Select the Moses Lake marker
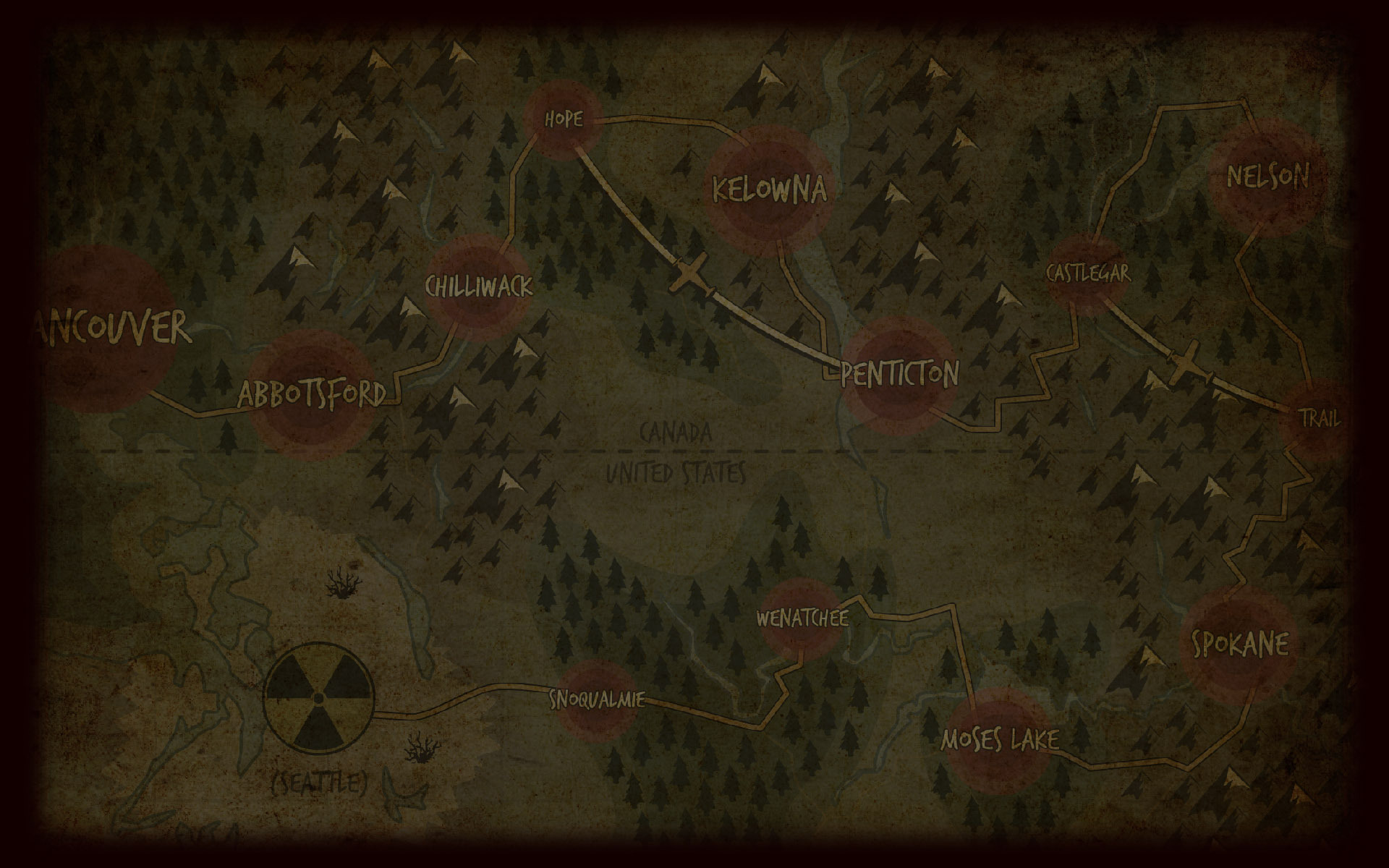 click(x=999, y=739)
